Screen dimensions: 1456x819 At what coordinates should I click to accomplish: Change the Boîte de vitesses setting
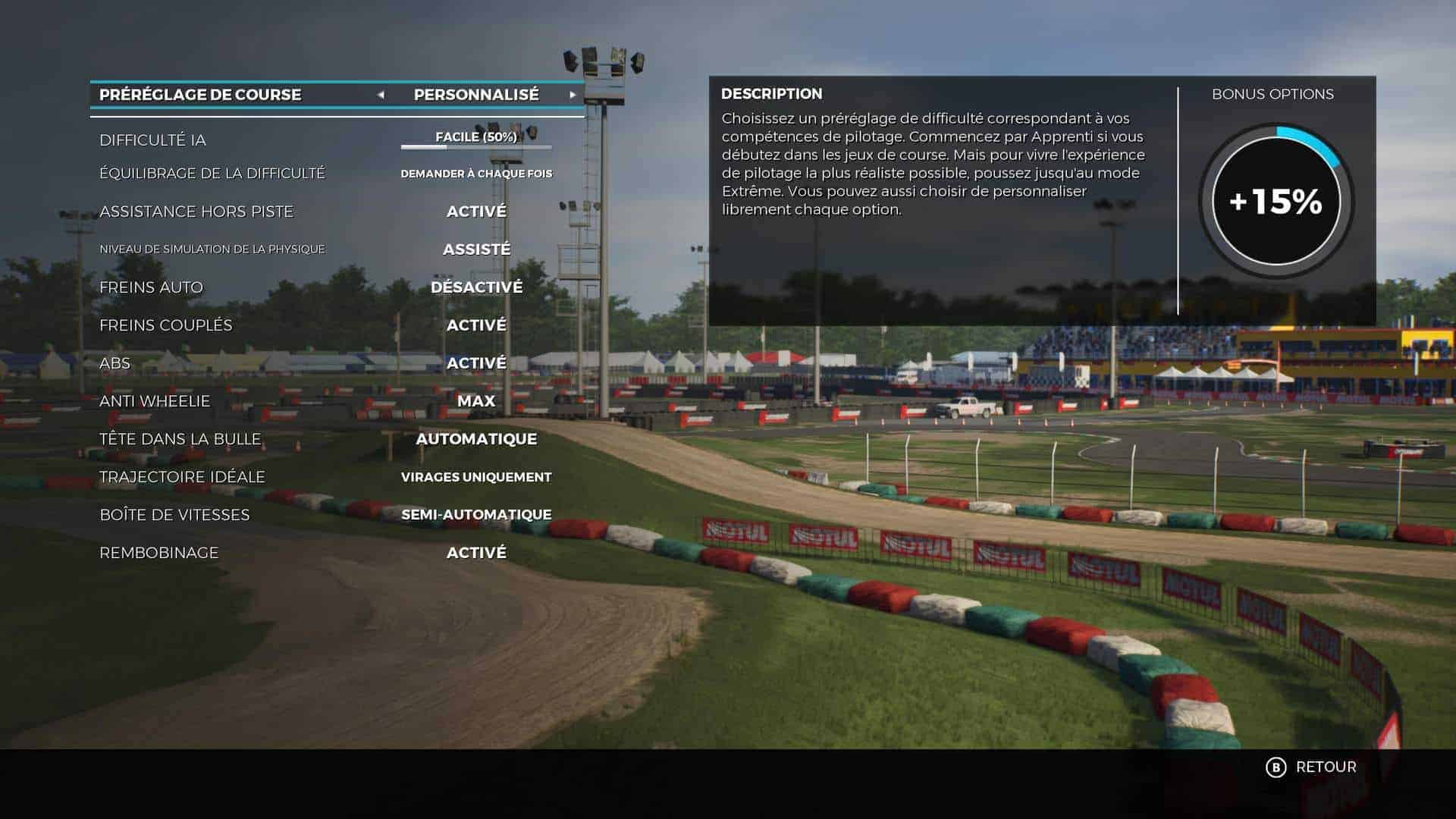pos(476,515)
